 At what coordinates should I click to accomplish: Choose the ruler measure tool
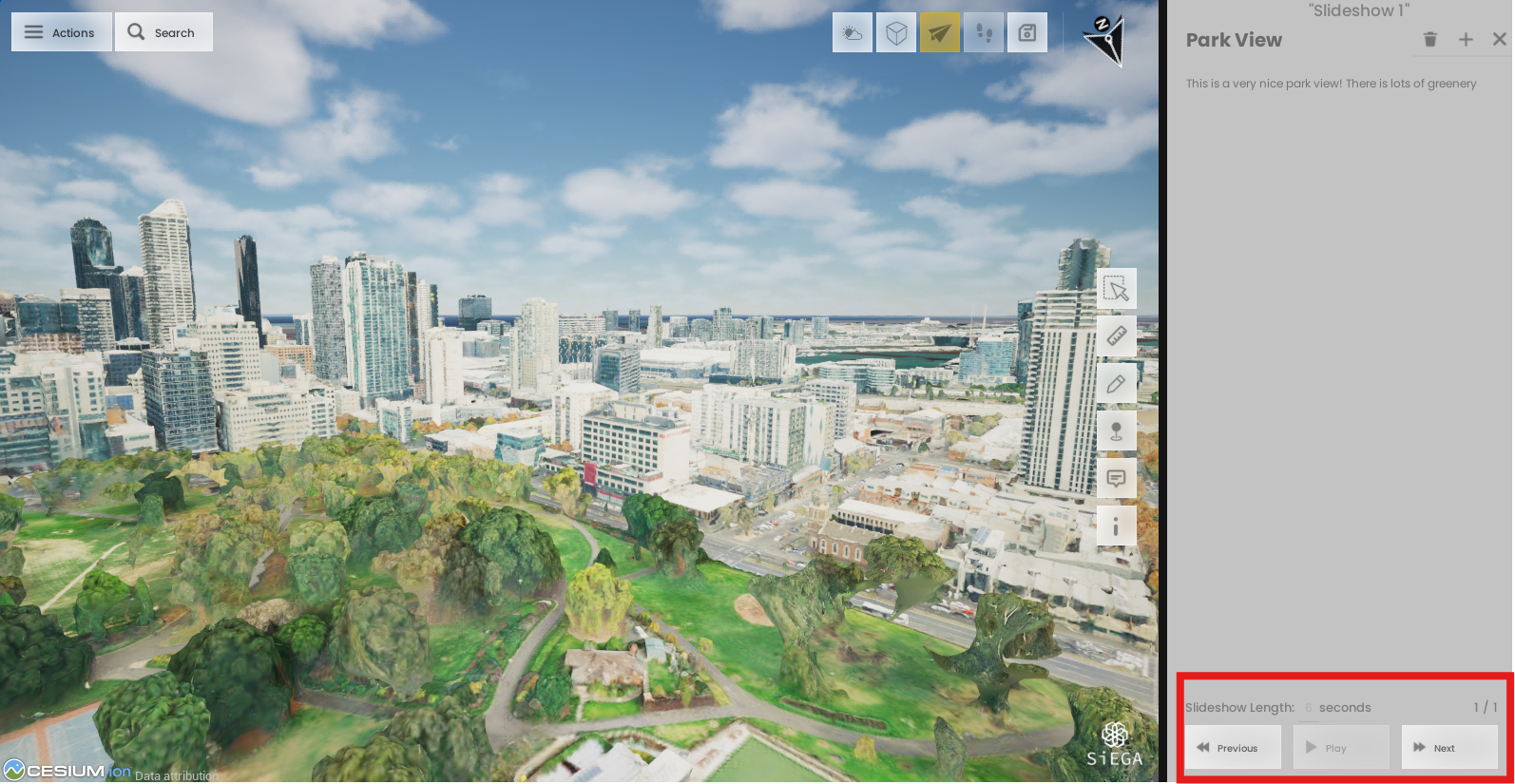coord(1117,336)
